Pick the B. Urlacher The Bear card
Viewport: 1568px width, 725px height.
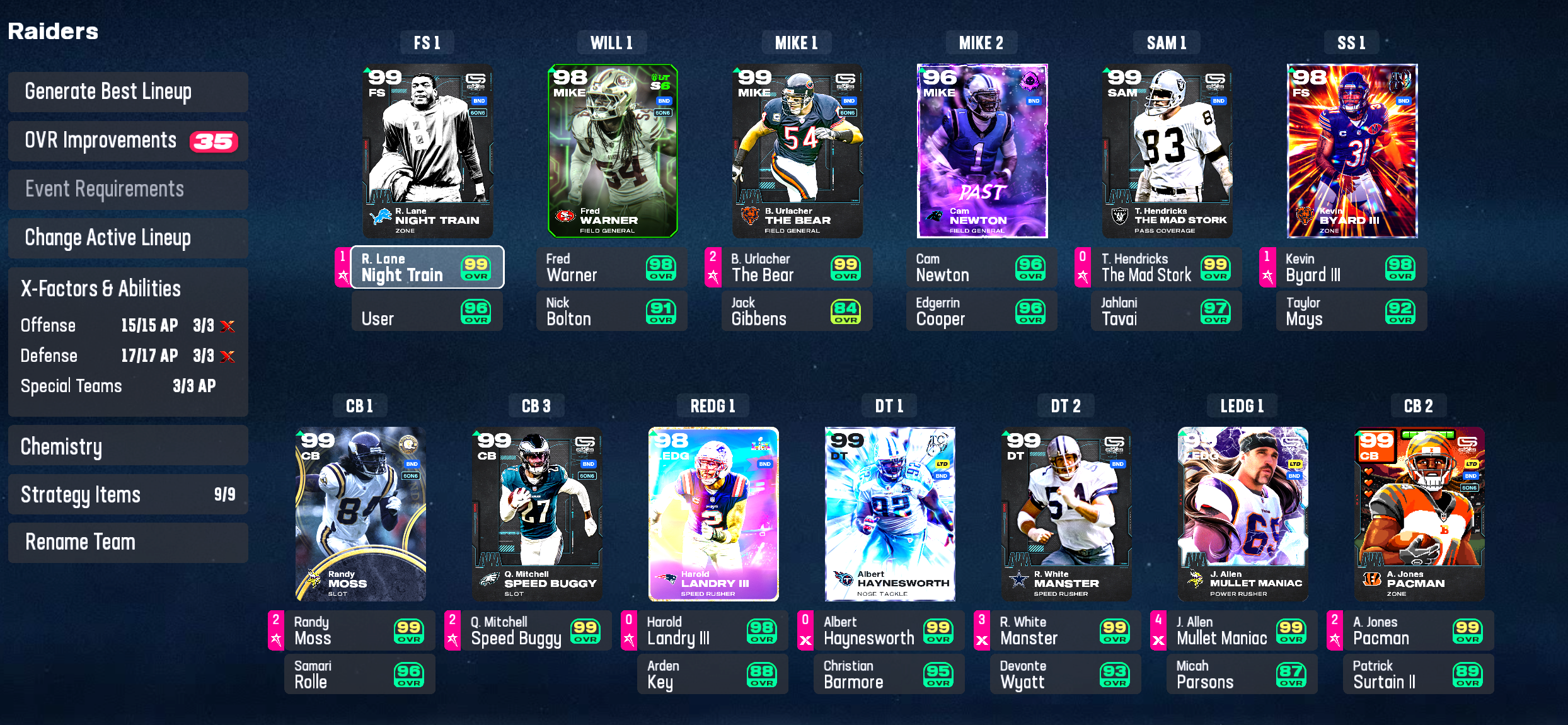coord(797,151)
